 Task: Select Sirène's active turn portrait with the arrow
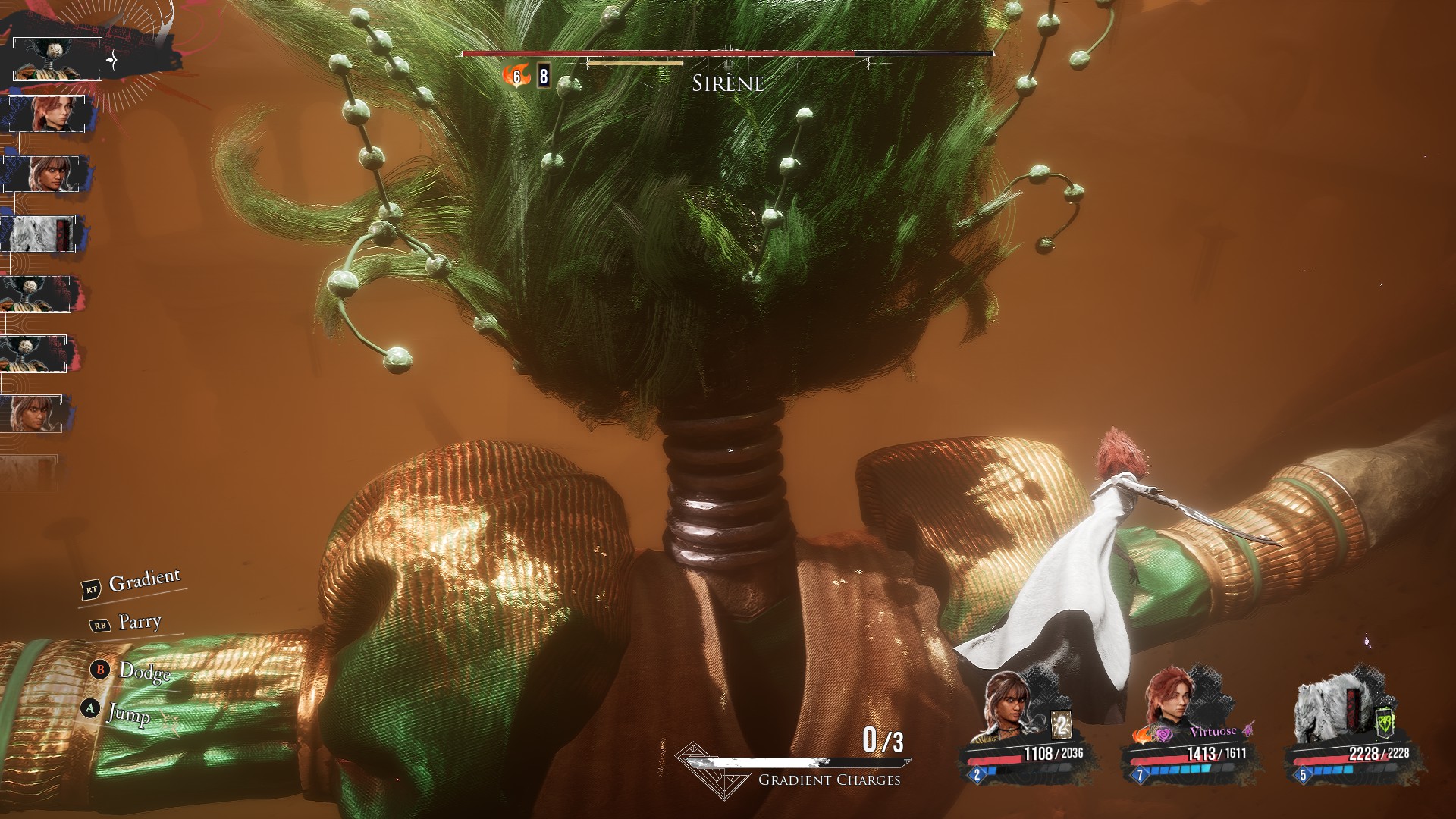58,59
